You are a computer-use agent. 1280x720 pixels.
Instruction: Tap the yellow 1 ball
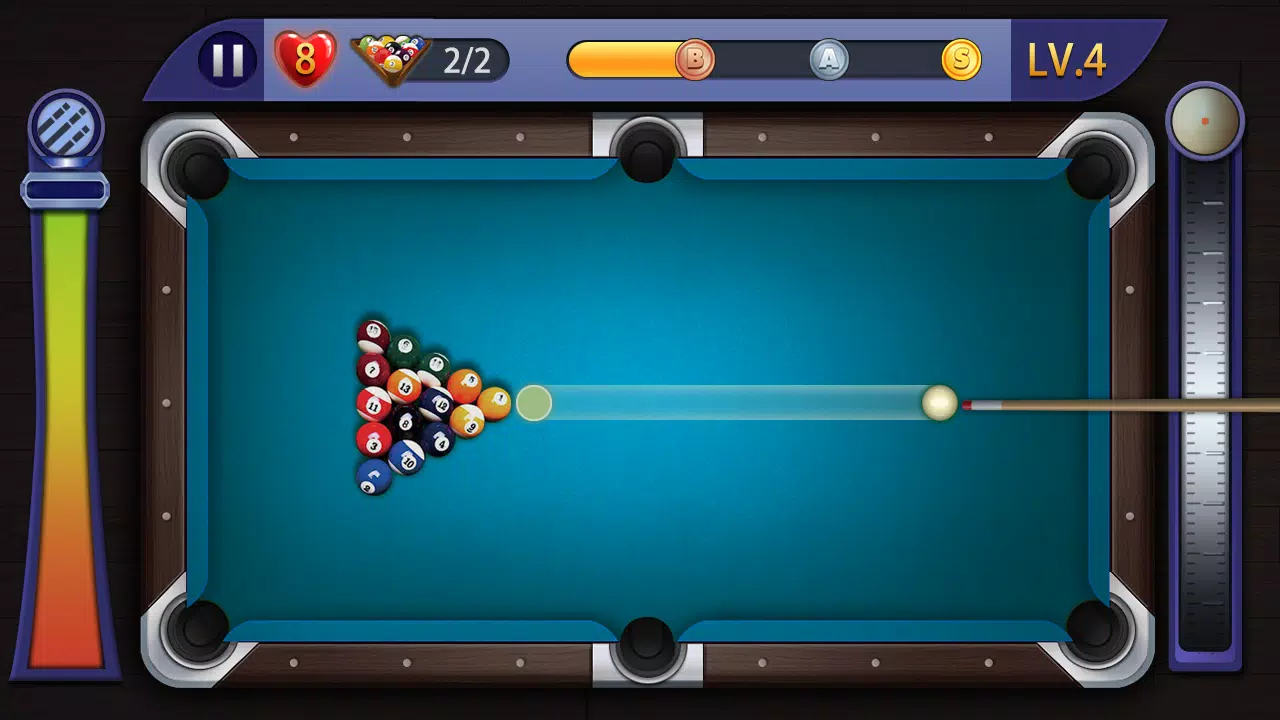tap(498, 401)
